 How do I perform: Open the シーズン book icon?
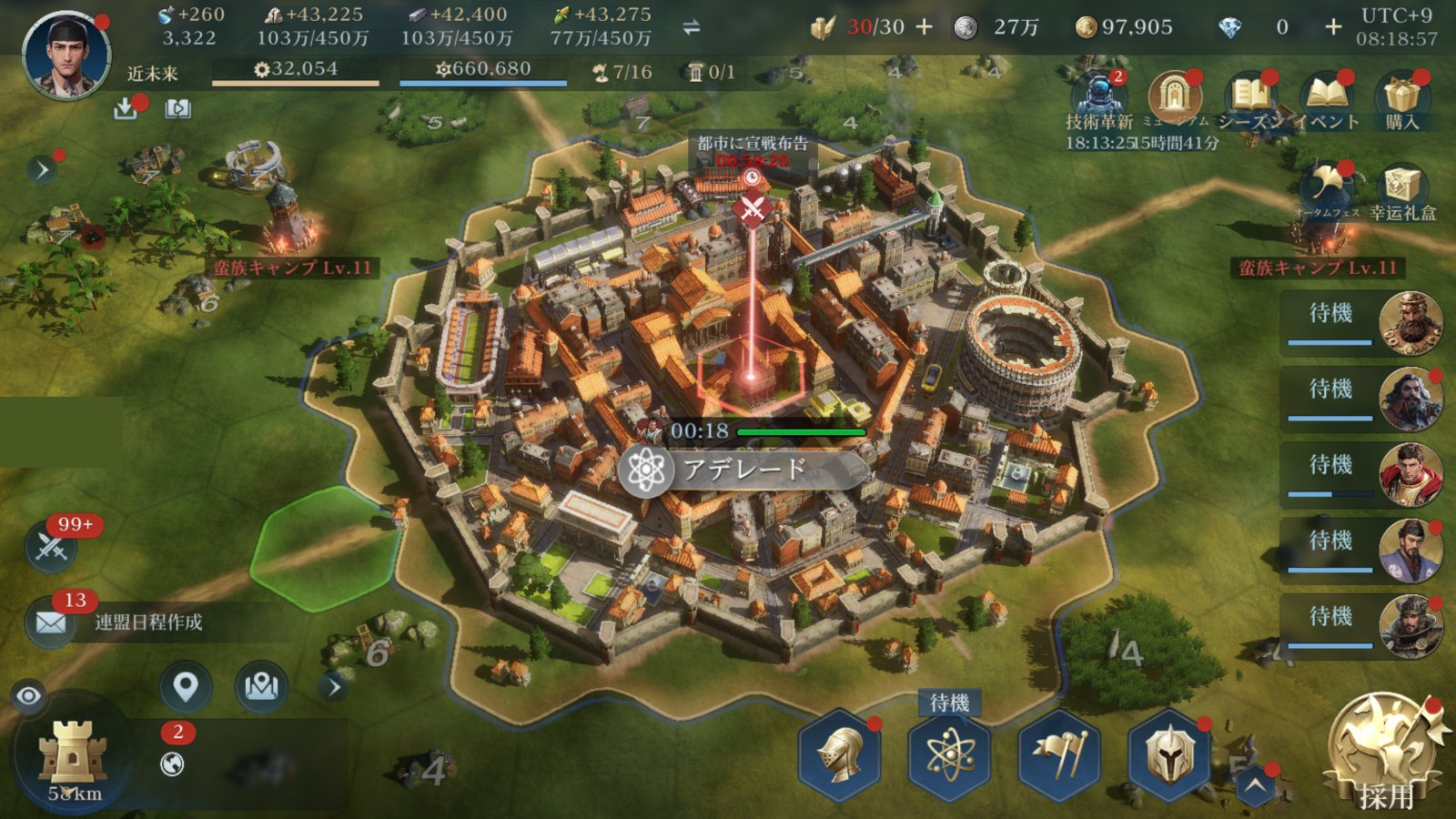pyautogui.click(x=1250, y=96)
